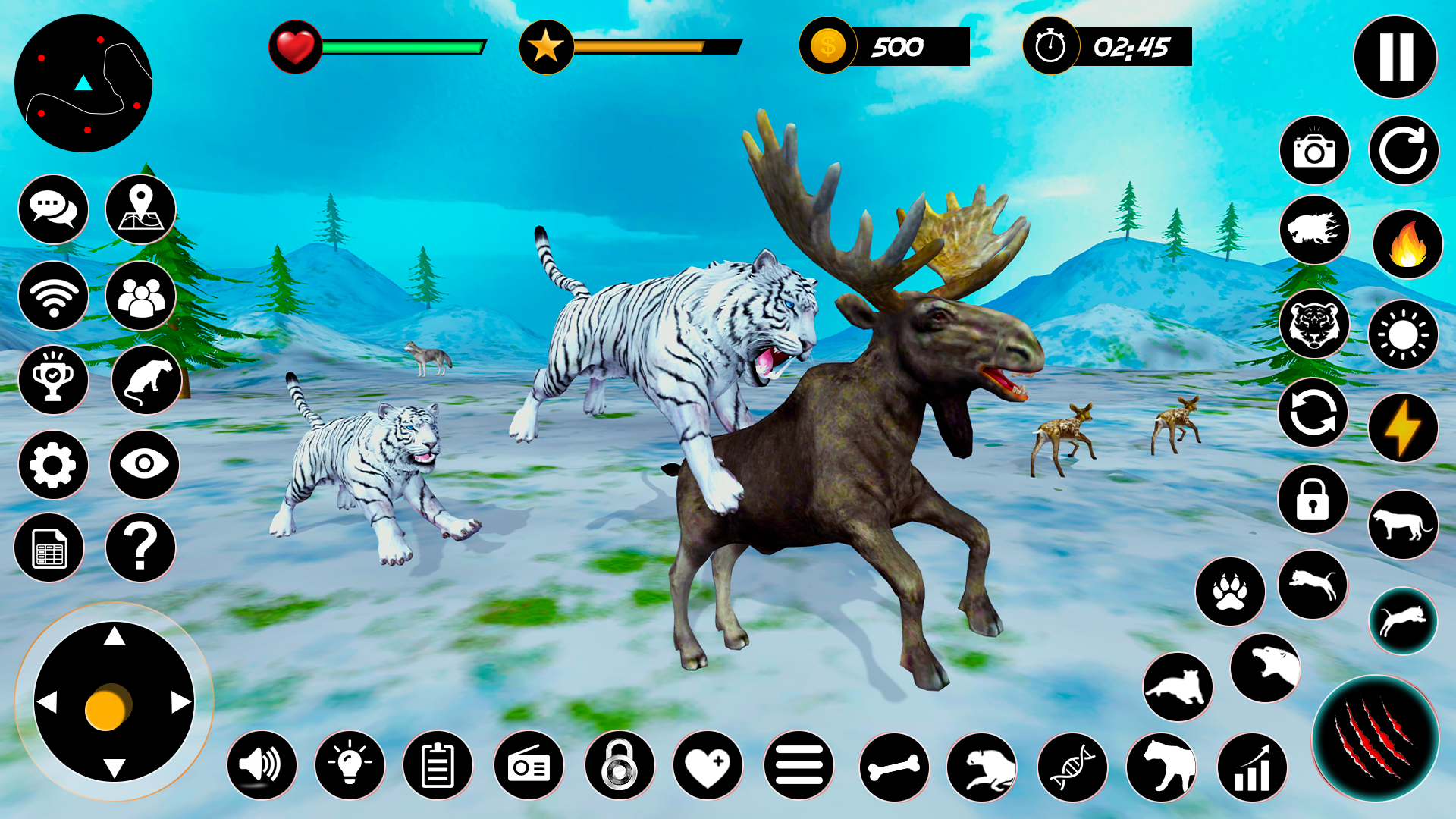Pause the game
Viewport: 1456px width, 819px height.
click(1395, 57)
